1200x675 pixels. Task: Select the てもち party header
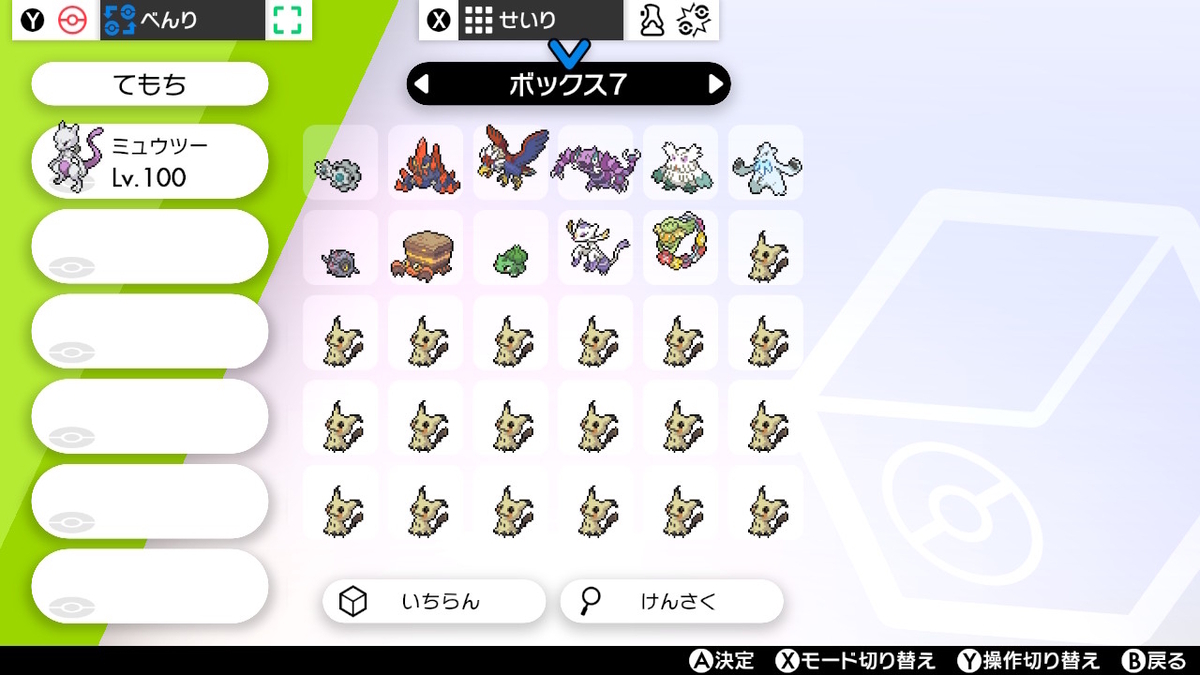(x=150, y=85)
